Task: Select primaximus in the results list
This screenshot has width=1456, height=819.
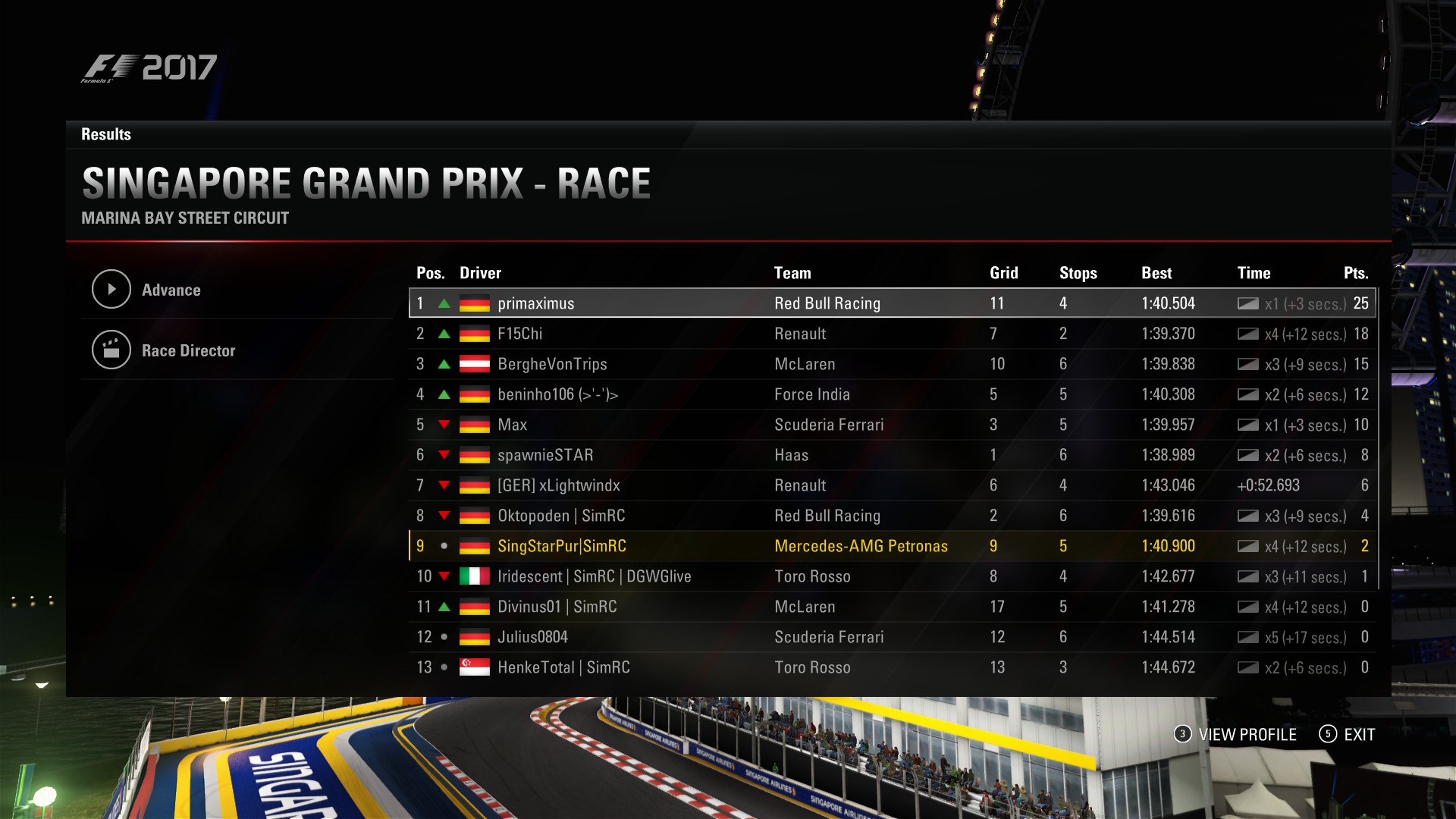Action: point(535,303)
